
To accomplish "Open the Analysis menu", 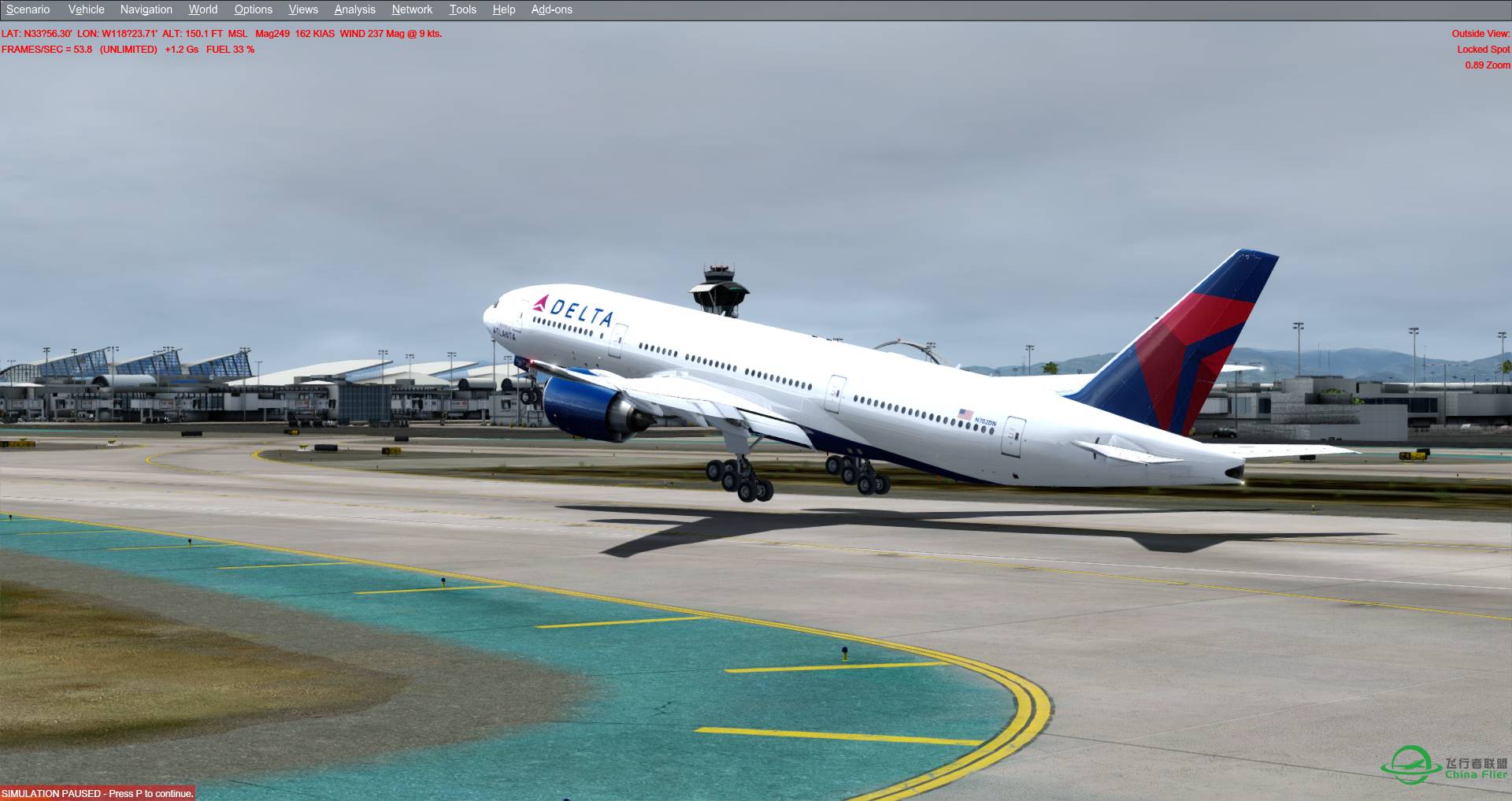I will (354, 9).
